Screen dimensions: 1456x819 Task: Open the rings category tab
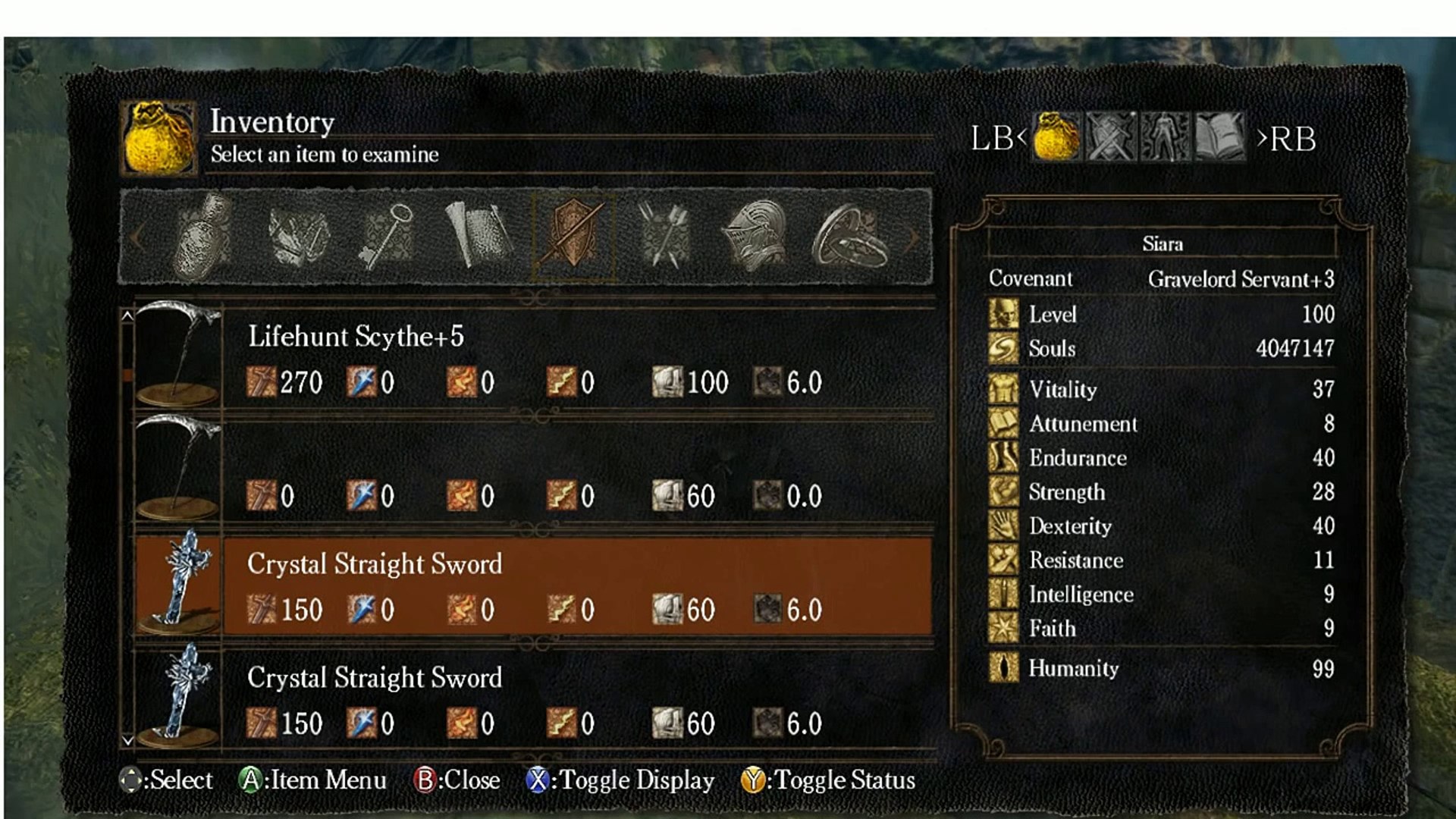849,237
